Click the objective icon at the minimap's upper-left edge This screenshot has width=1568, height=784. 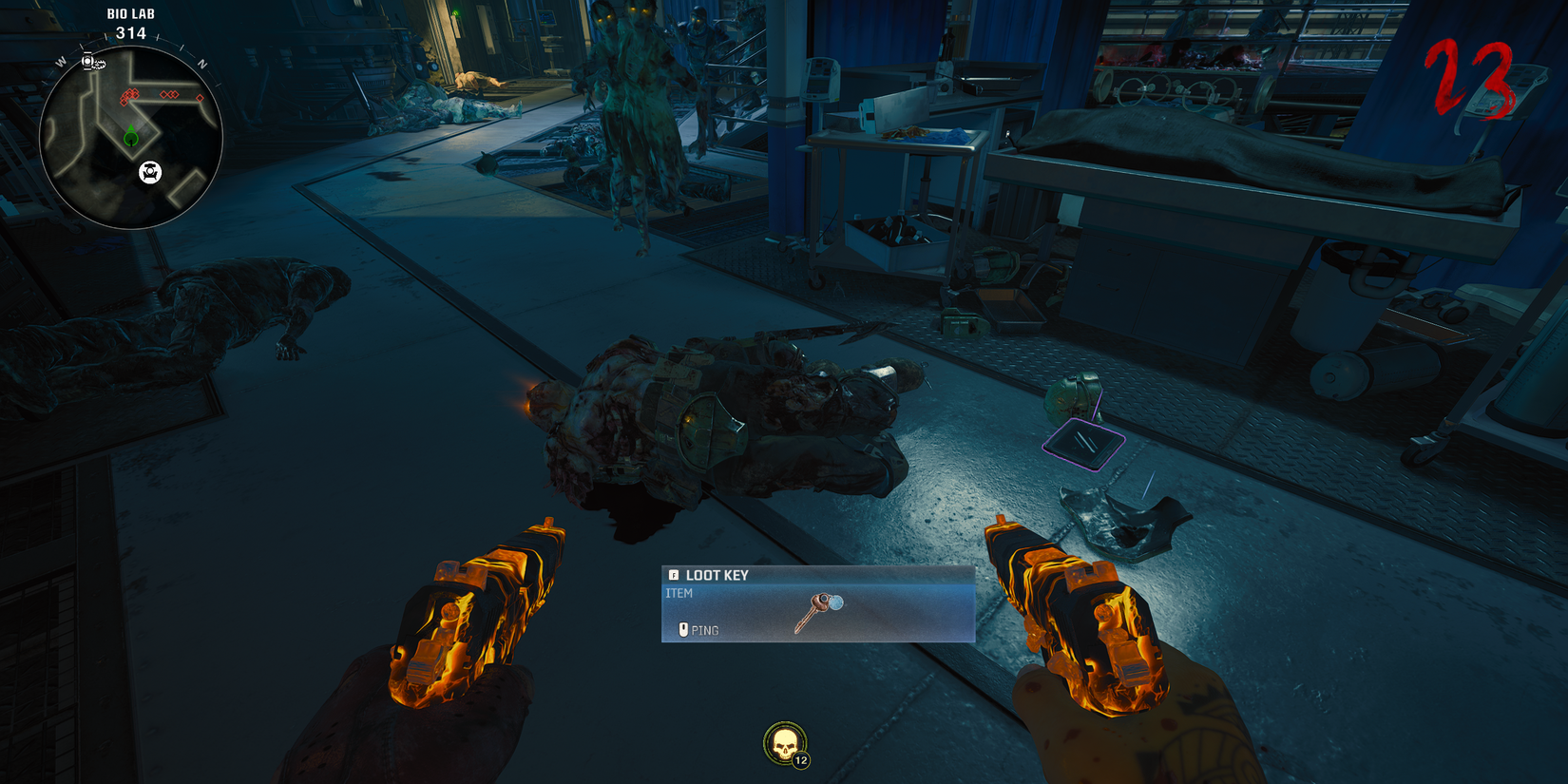pos(87,62)
